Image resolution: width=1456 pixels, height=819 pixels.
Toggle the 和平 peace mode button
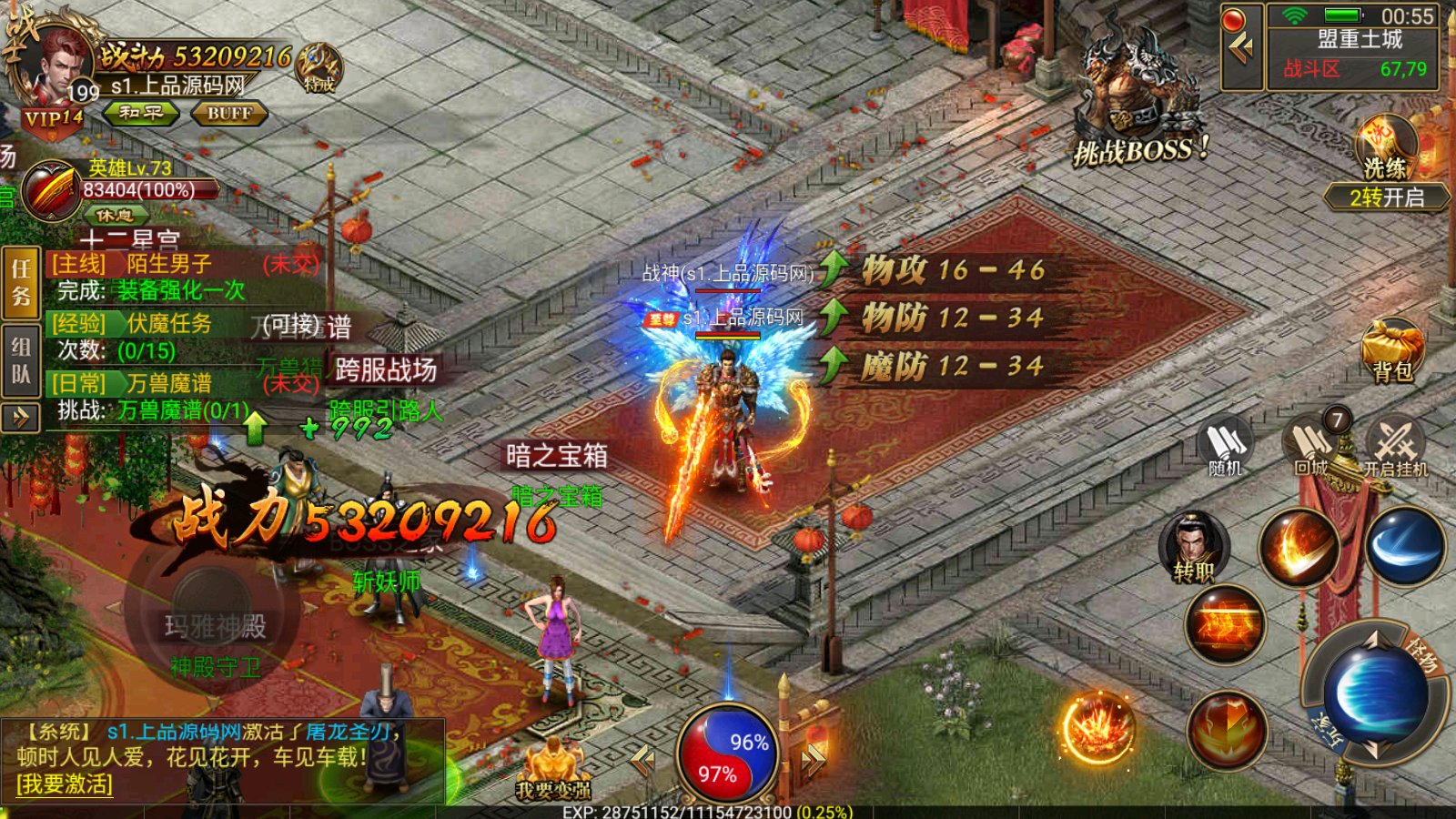point(141,113)
